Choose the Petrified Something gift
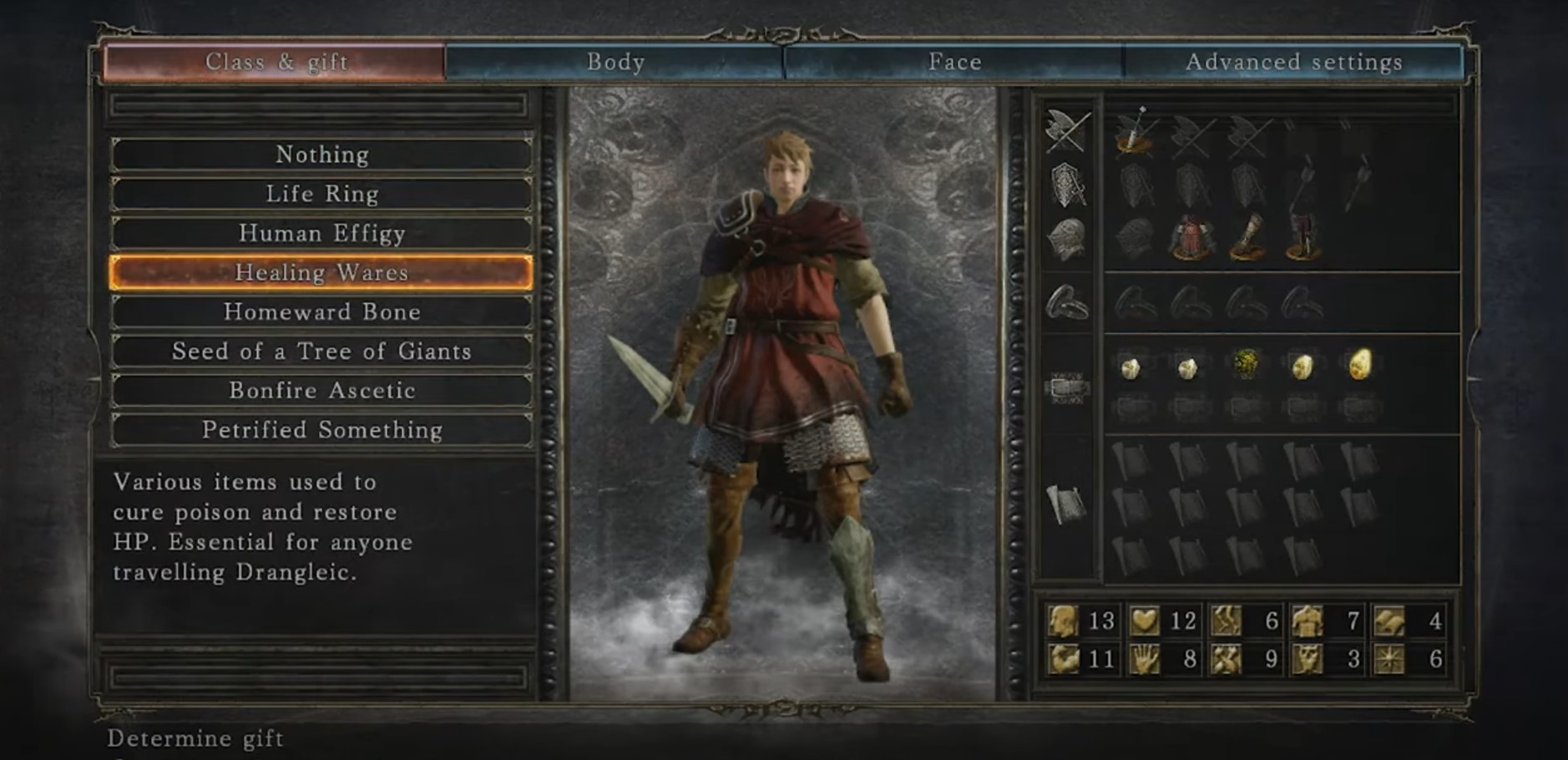Screen dimensions: 1568x760 321,429
